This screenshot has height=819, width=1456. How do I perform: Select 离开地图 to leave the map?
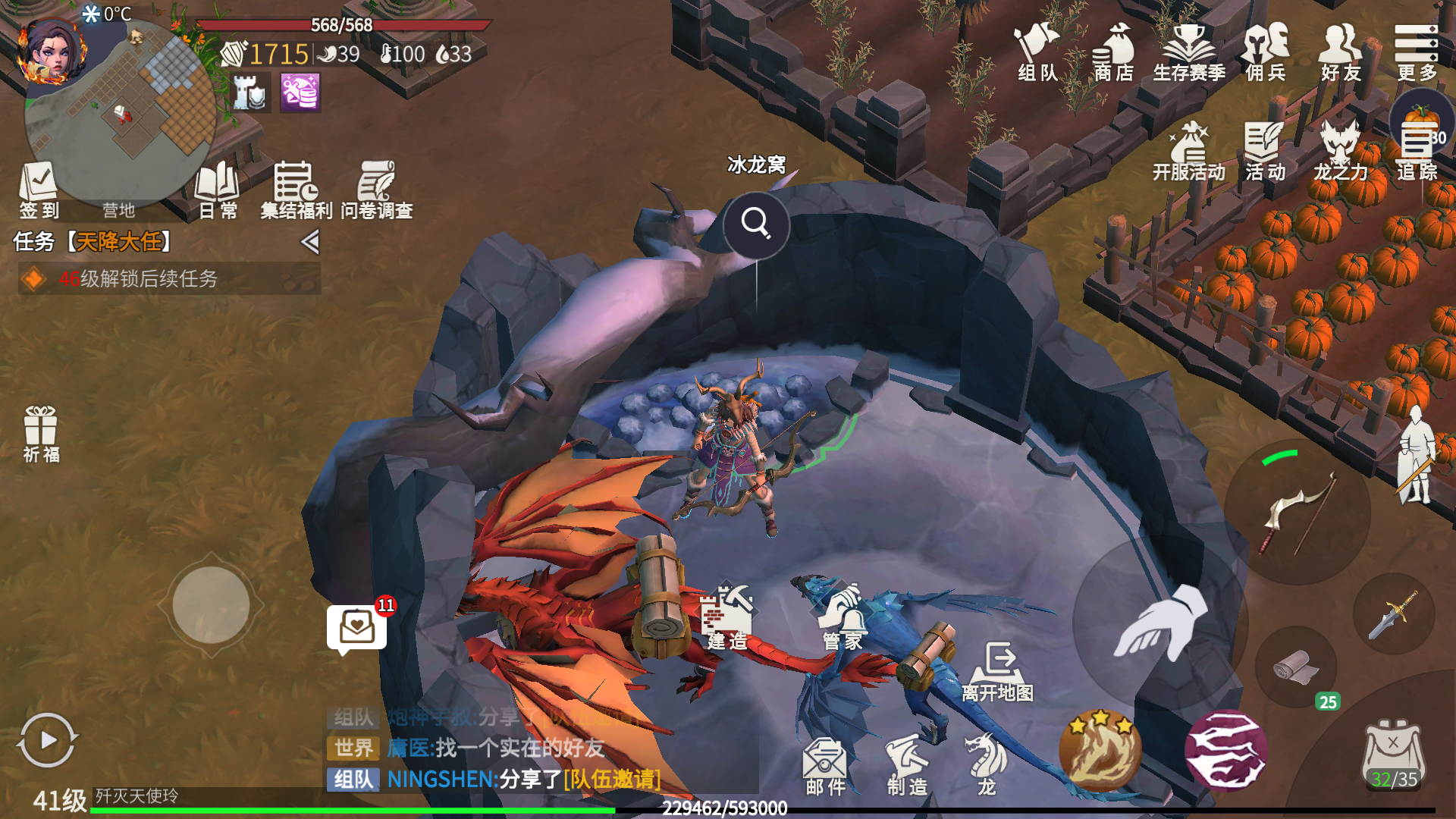[x=997, y=671]
